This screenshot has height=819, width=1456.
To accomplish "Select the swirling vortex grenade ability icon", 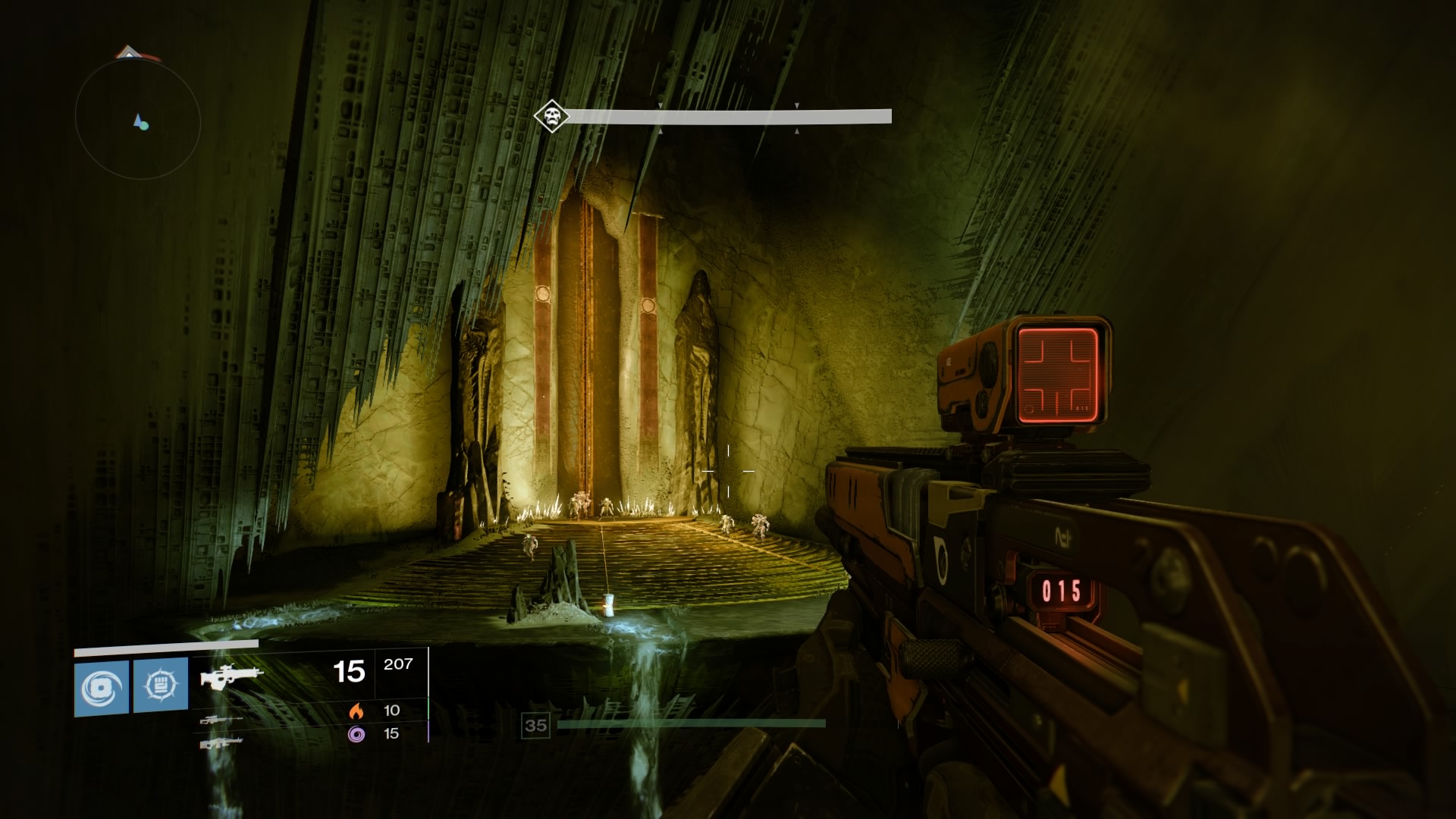I will click(x=102, y=686).
